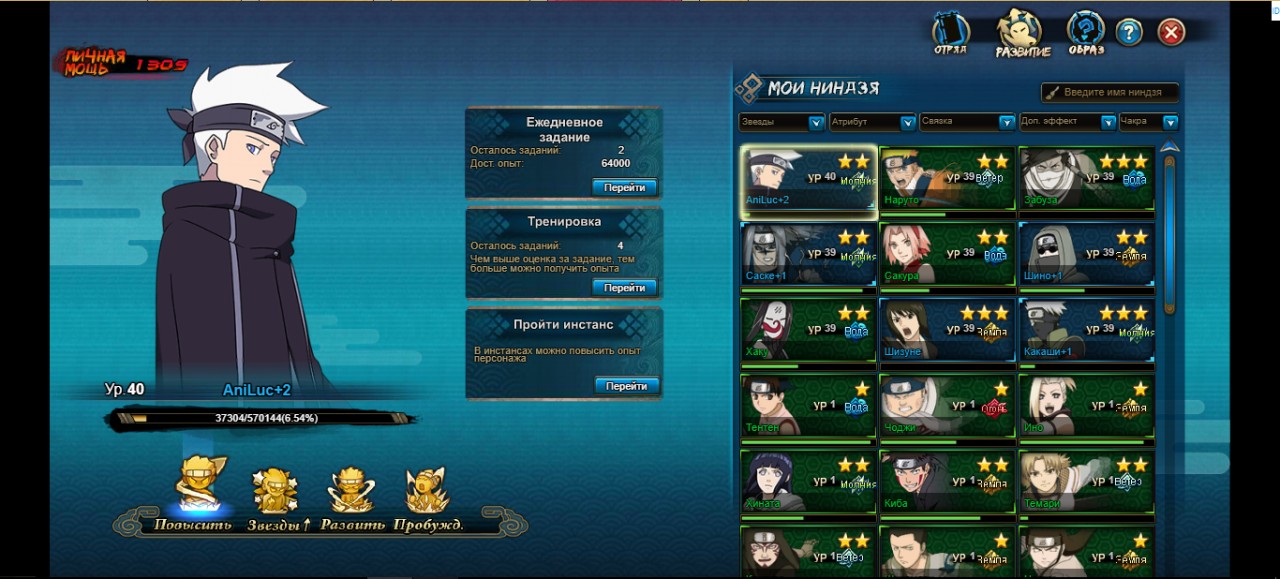Go to the Тренировка training

click(x=625, y=287)
